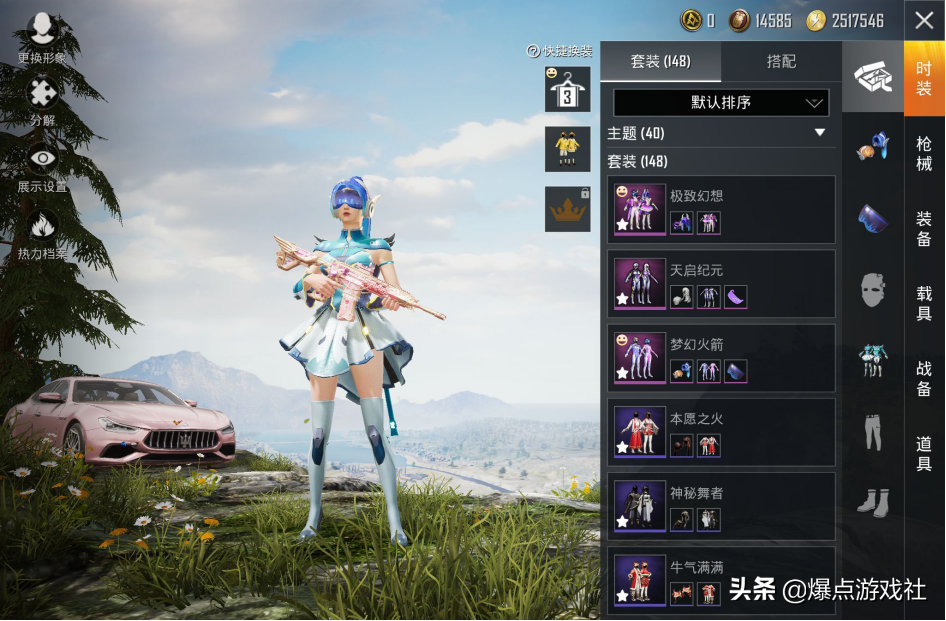Open quick outfit preset hanger slot 3
The image size is (946, 621).
tap(567, 90)
